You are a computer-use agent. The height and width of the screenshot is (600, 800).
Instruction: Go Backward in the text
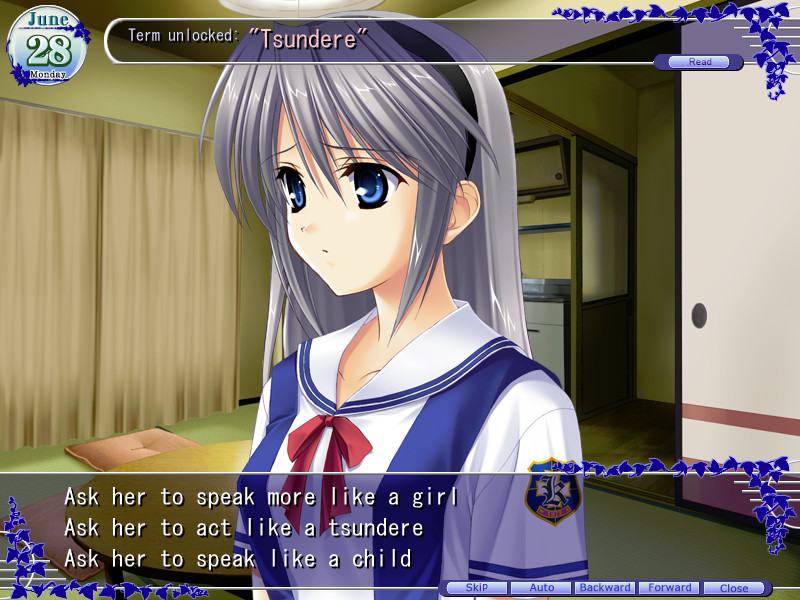[605, 588]
